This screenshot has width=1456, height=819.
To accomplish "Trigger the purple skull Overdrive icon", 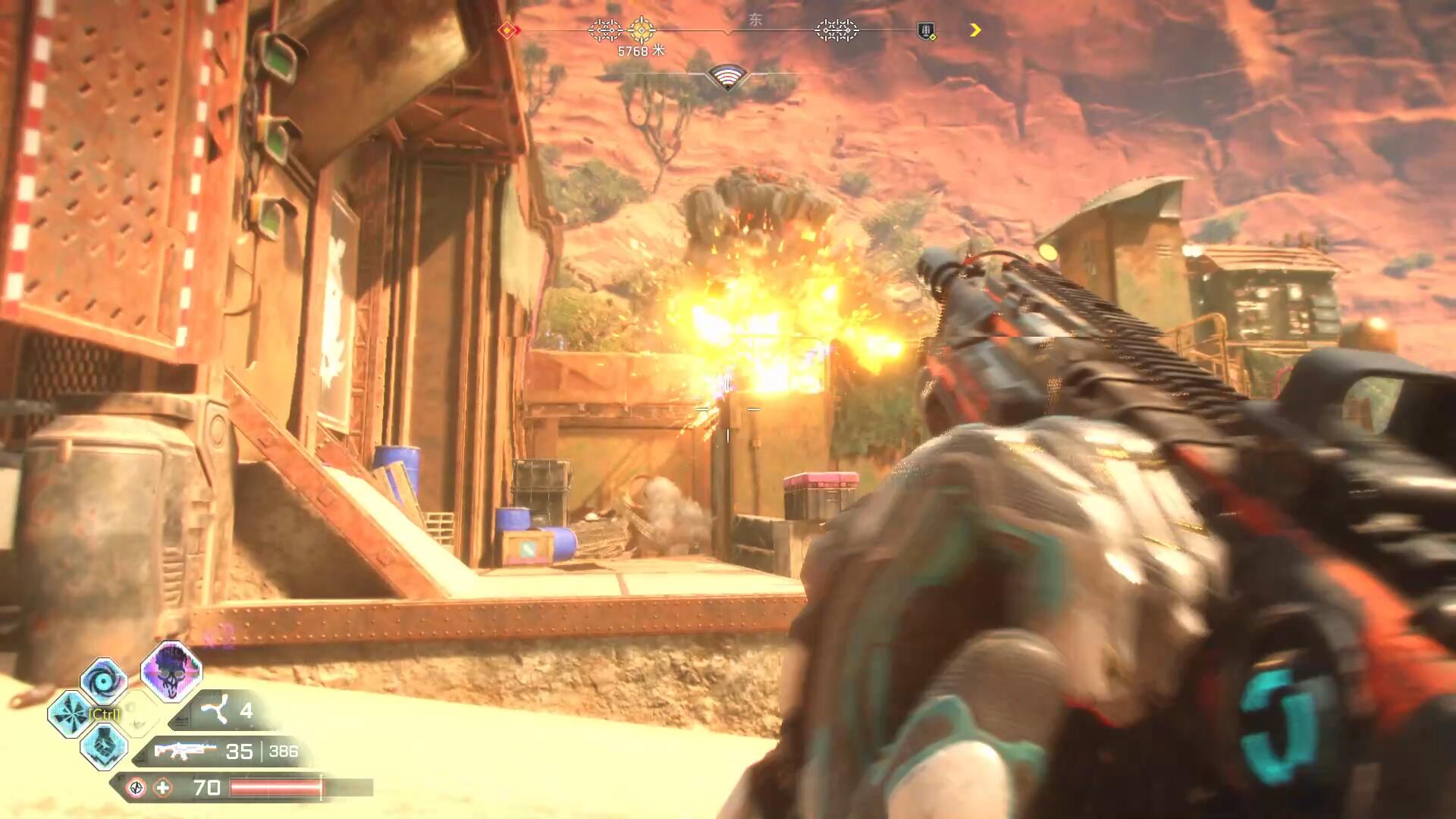I will [x=171, y=670].
